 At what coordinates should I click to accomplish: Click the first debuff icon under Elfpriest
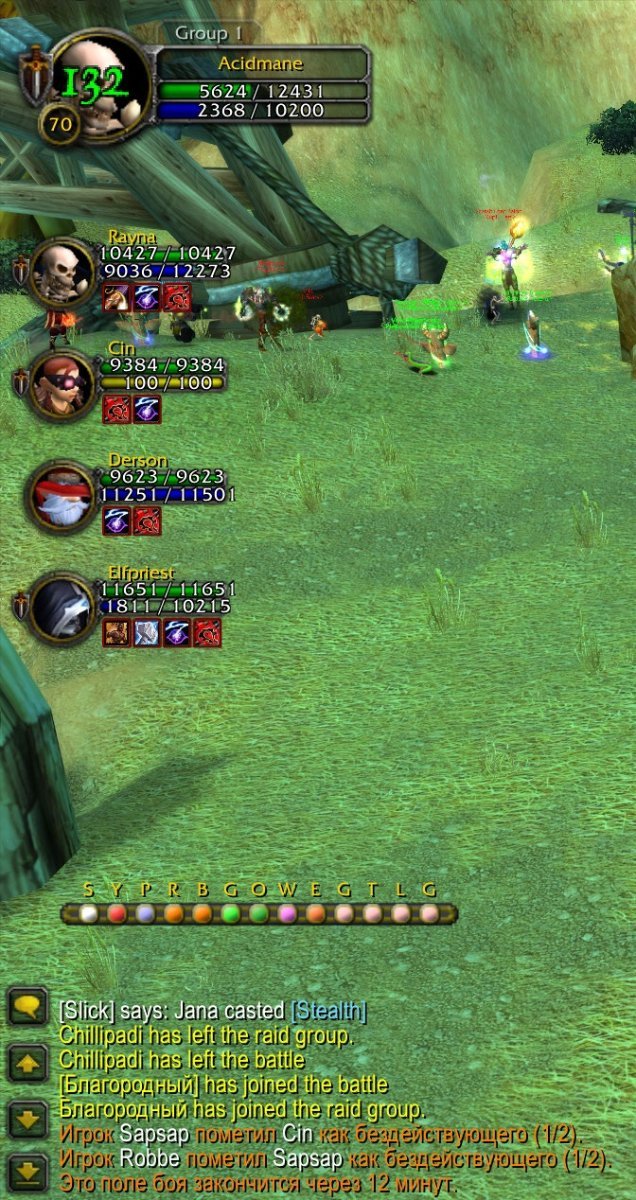tap(116, 632)
